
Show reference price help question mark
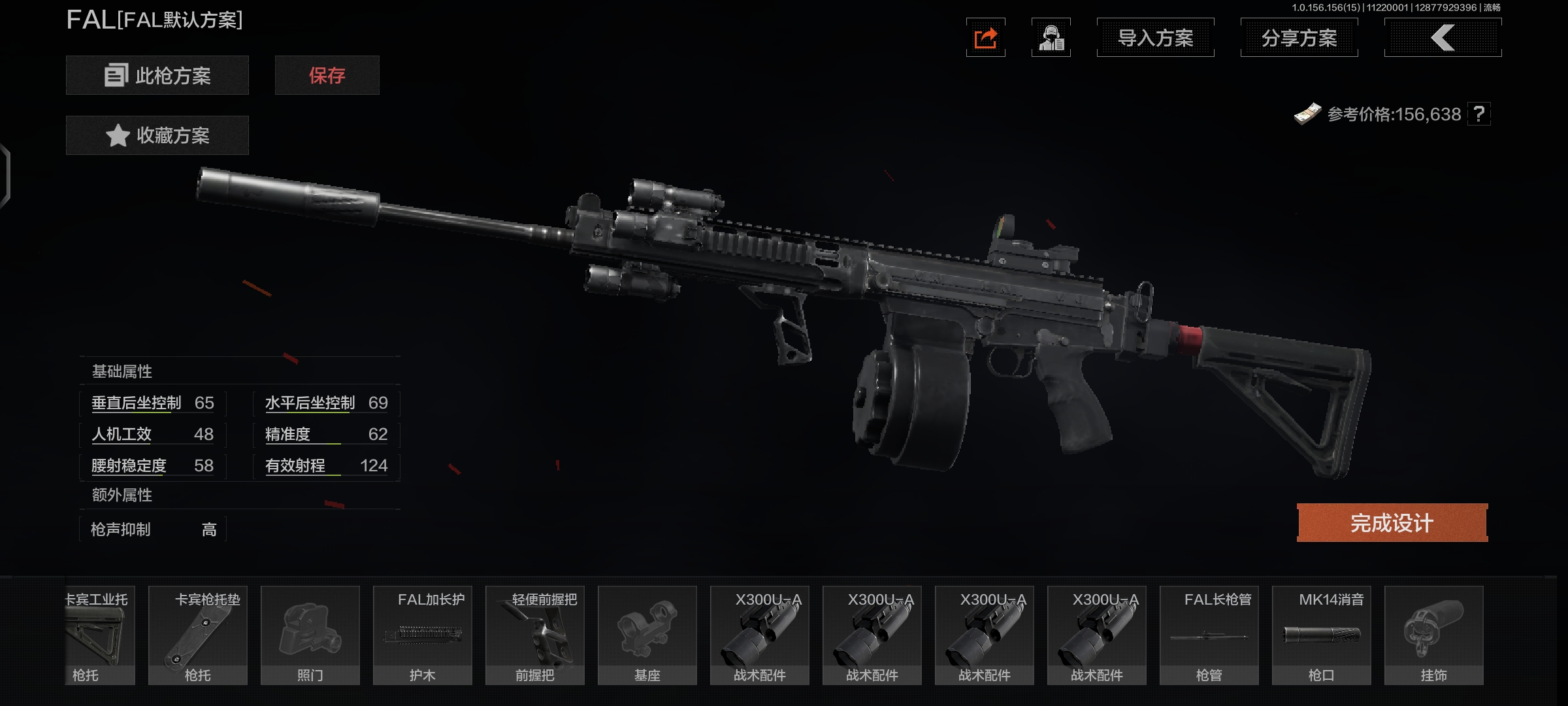1479,114
